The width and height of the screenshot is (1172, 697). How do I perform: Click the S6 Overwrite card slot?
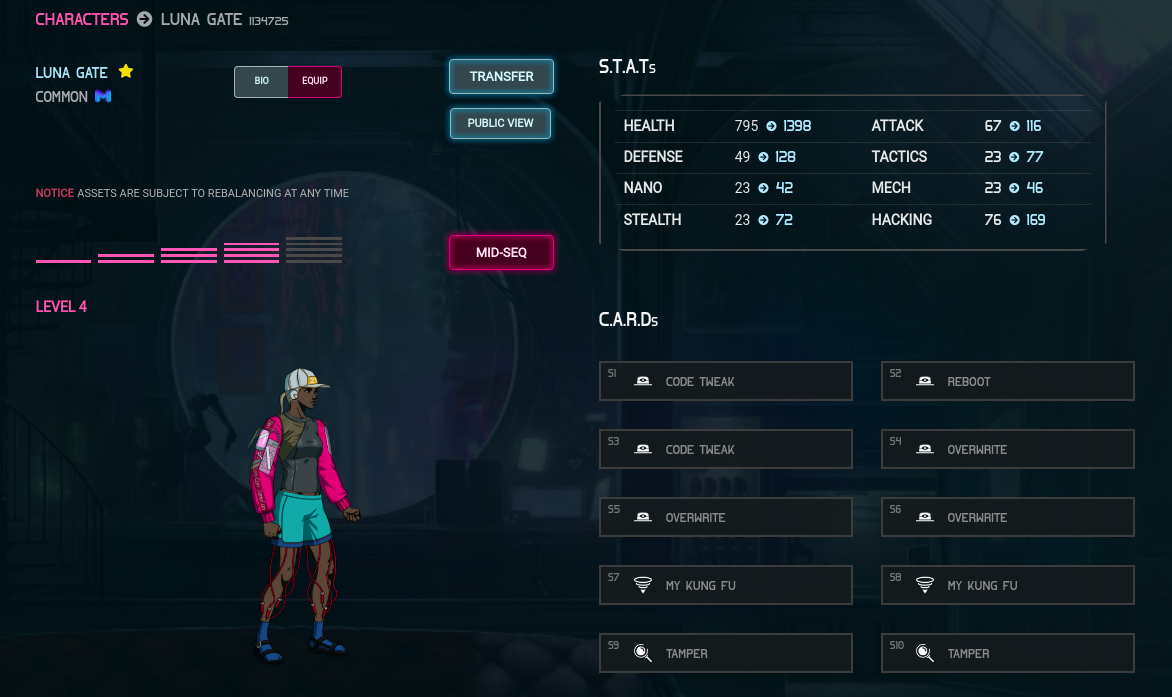(1008, 517)
